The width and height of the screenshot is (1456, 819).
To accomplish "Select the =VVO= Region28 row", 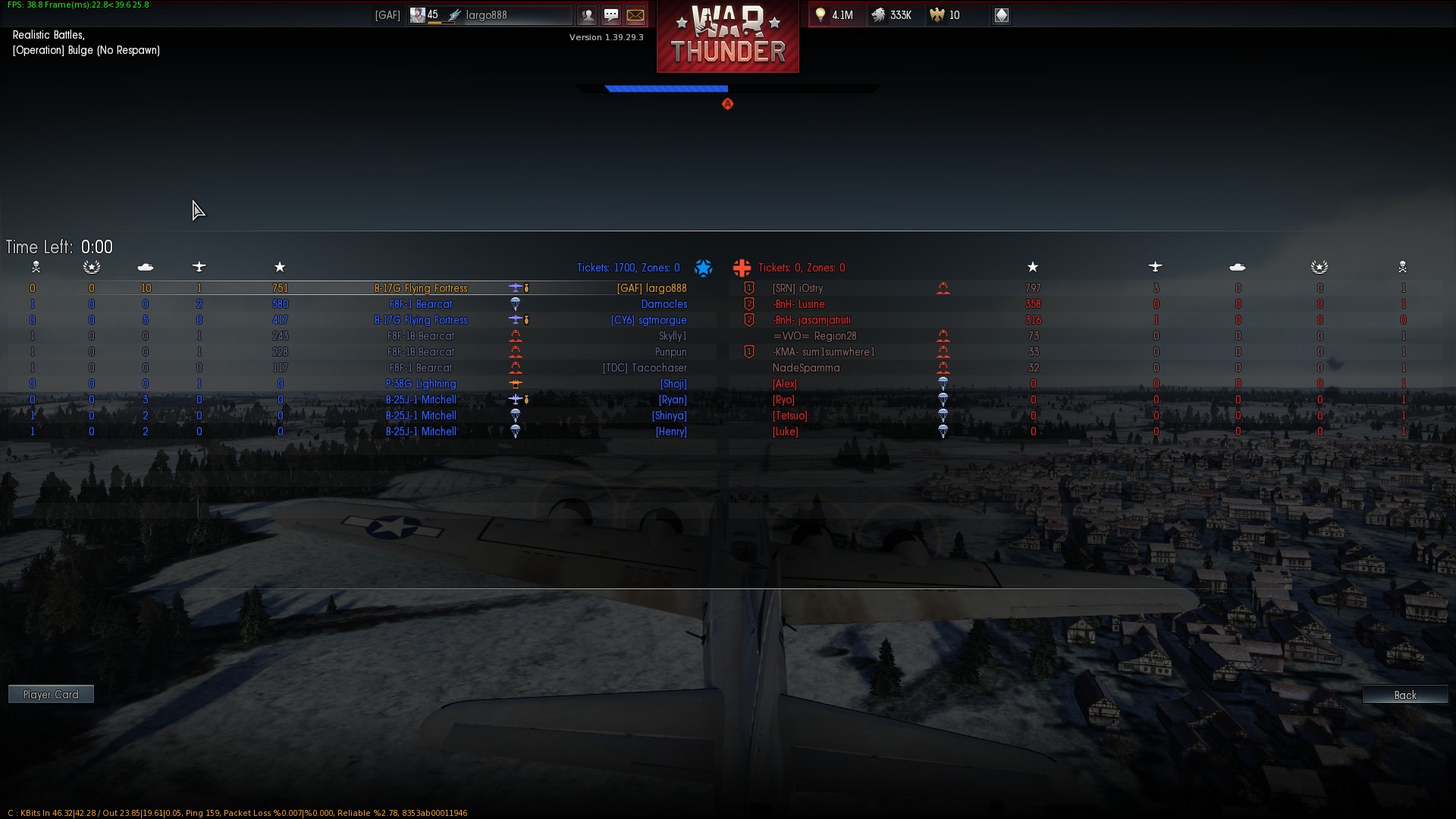I will (x=814, y=336).
